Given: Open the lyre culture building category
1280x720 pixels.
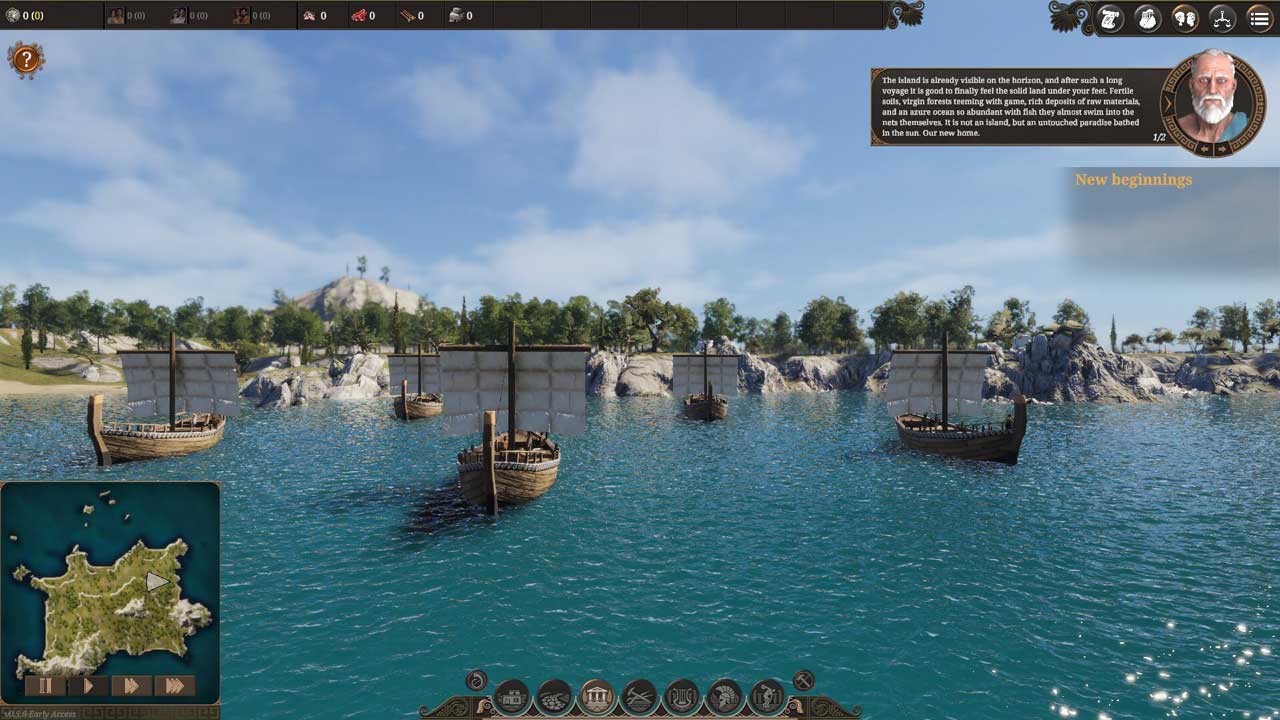Looking at the screenshot, I should pyautogui.click(x=682, y=696).
